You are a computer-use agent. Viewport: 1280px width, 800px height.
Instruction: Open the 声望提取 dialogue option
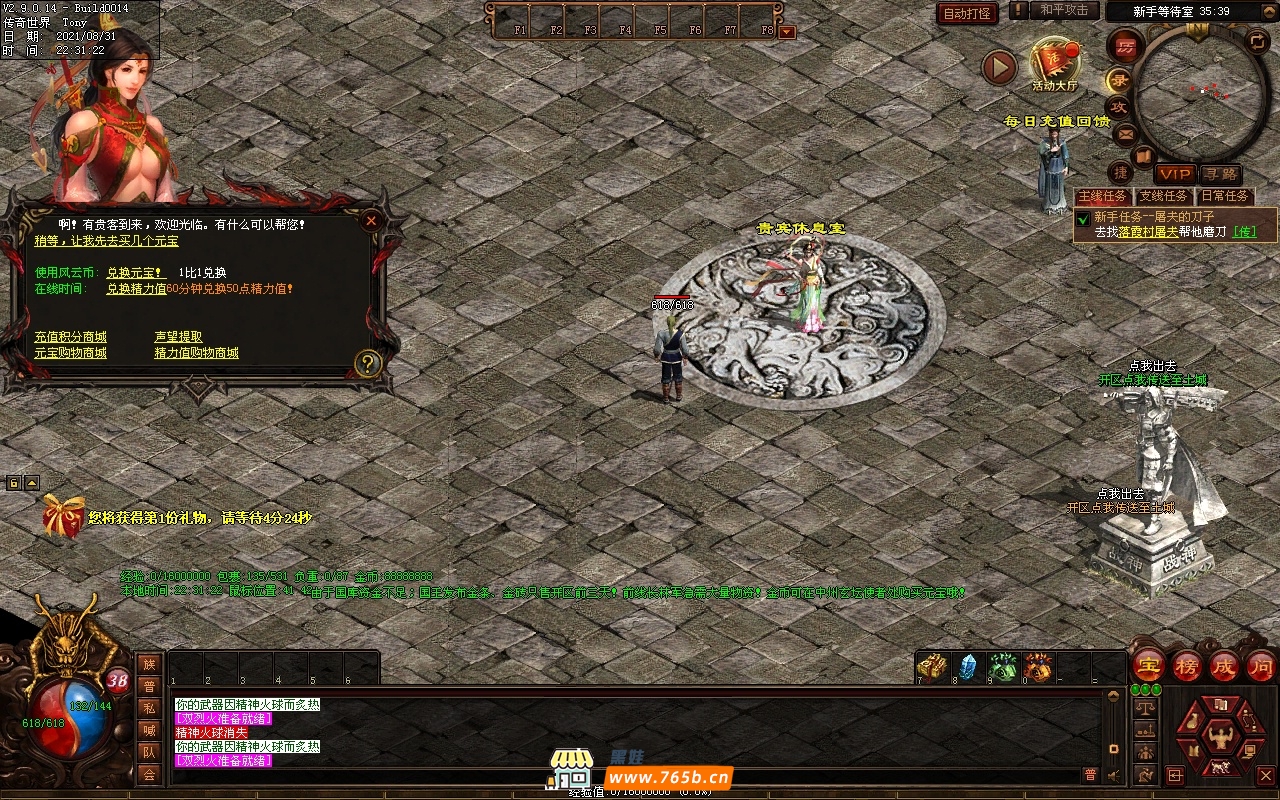coord(178,337)
